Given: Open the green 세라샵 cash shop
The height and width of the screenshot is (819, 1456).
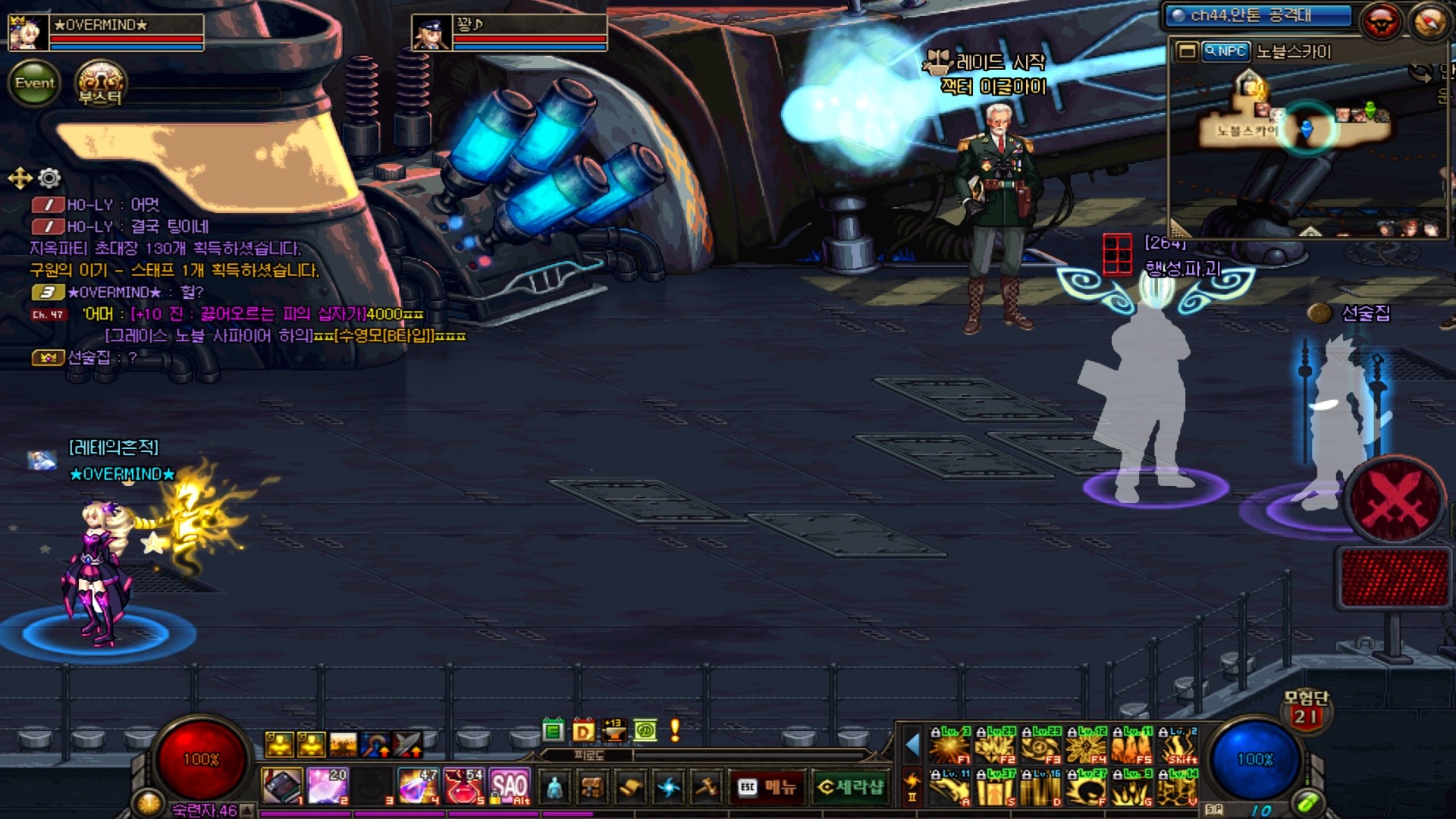Looking at the screenshot, I should tap(849, 787).
